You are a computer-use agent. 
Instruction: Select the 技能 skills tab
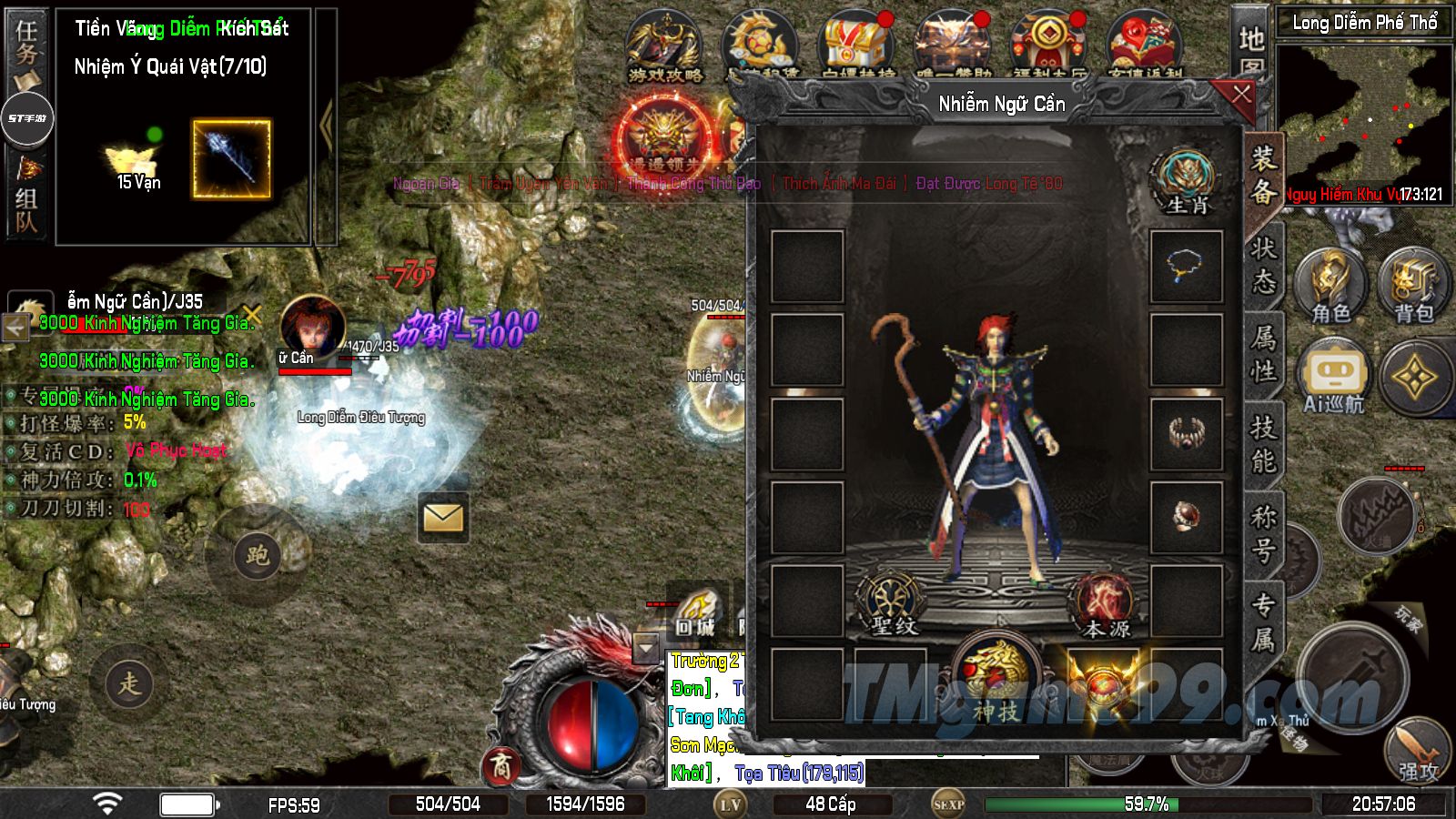(x=1263, y=443)
